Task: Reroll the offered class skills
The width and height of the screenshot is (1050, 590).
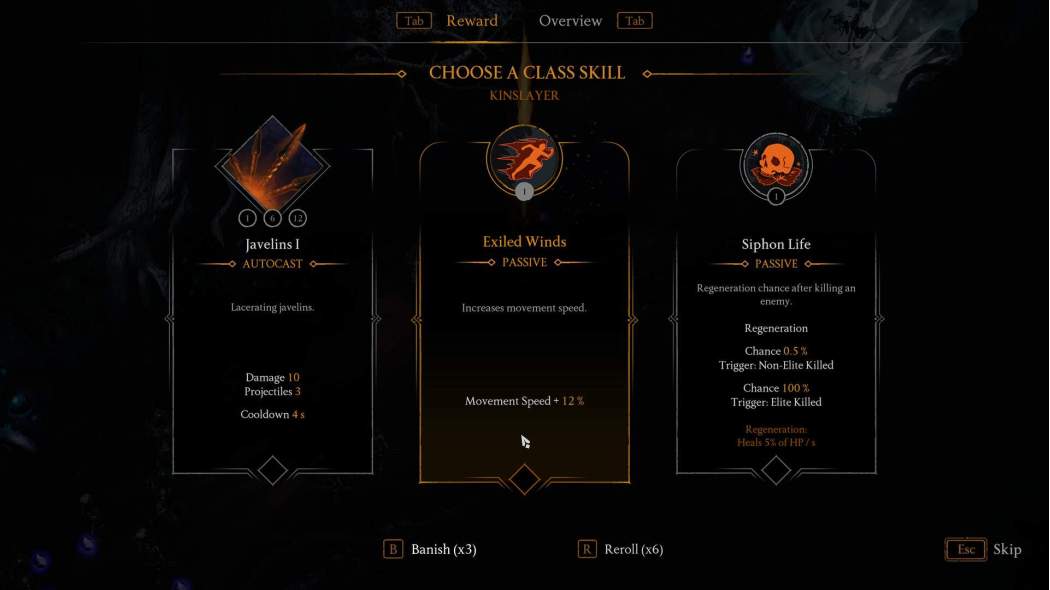Action: point(621,549)
